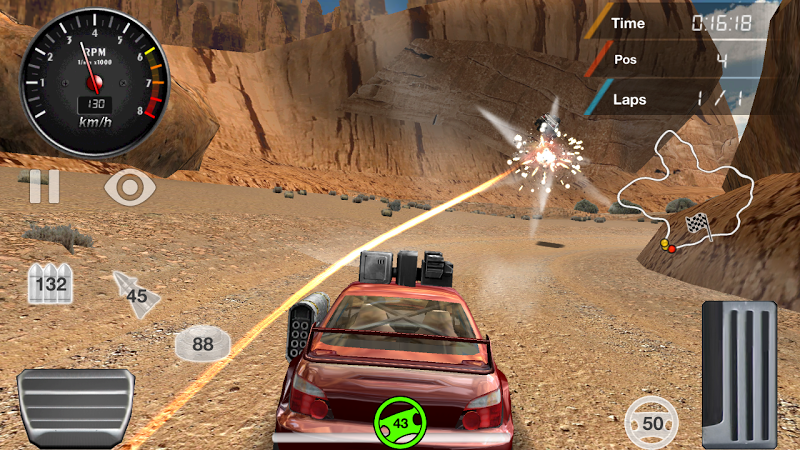
Task: Fire the machine gun with 132 bullets
Action: [49, 284]
